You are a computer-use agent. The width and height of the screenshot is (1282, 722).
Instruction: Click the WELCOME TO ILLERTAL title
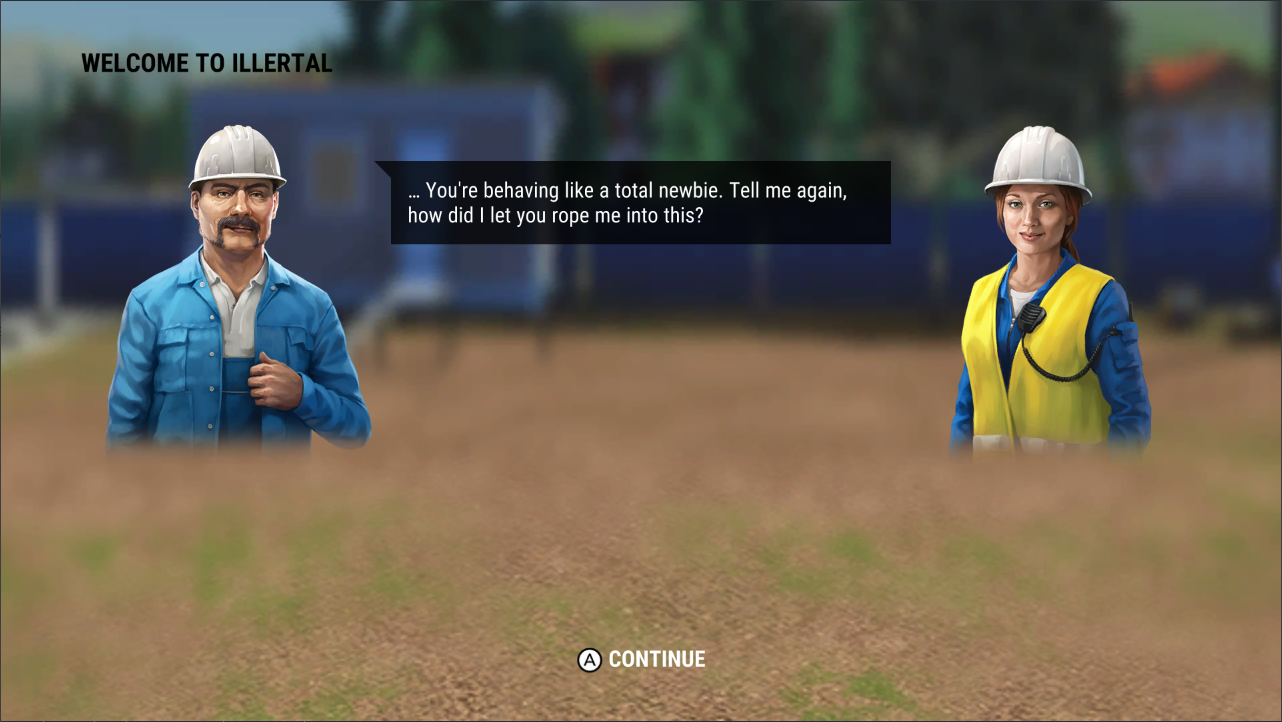(x=206, y=63)
